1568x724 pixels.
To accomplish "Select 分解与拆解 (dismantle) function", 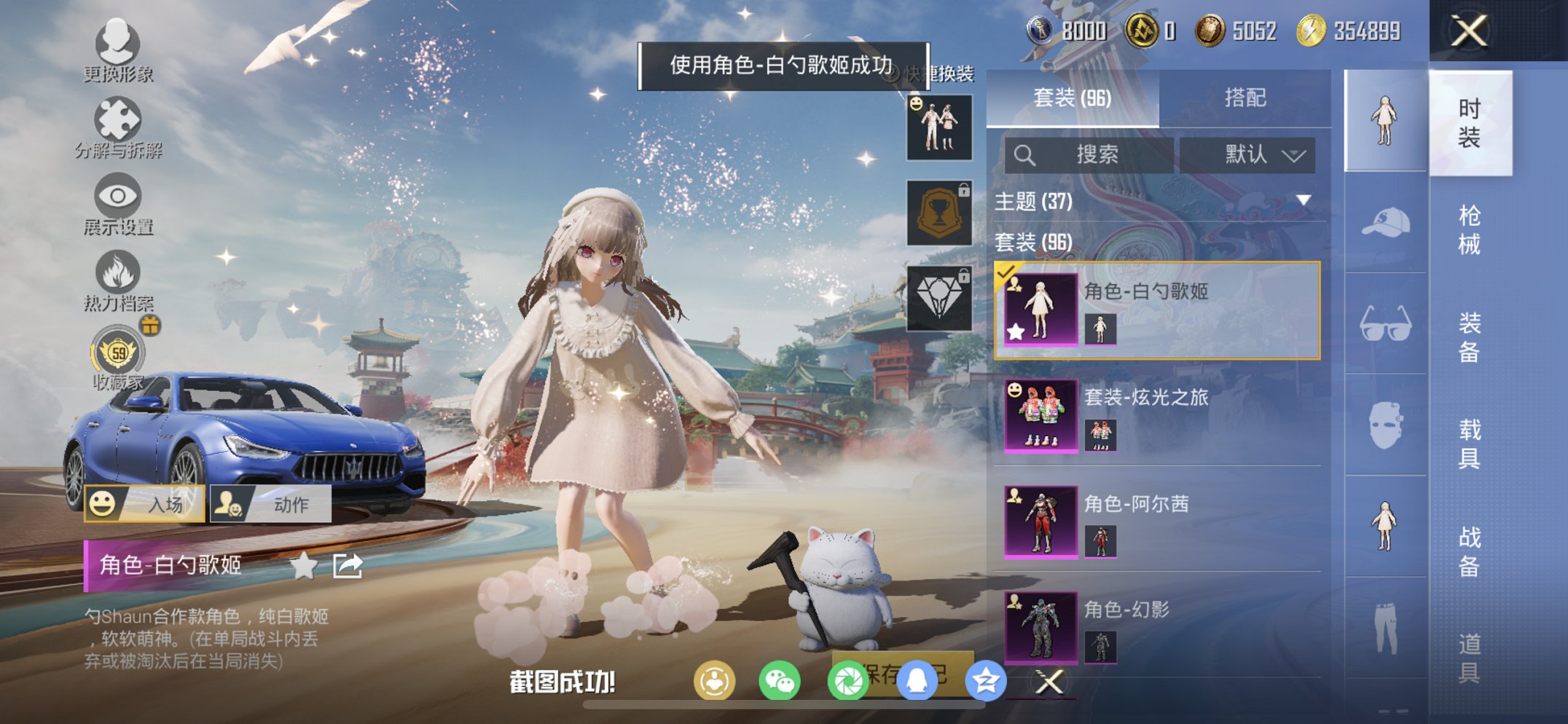I will 119,127.
